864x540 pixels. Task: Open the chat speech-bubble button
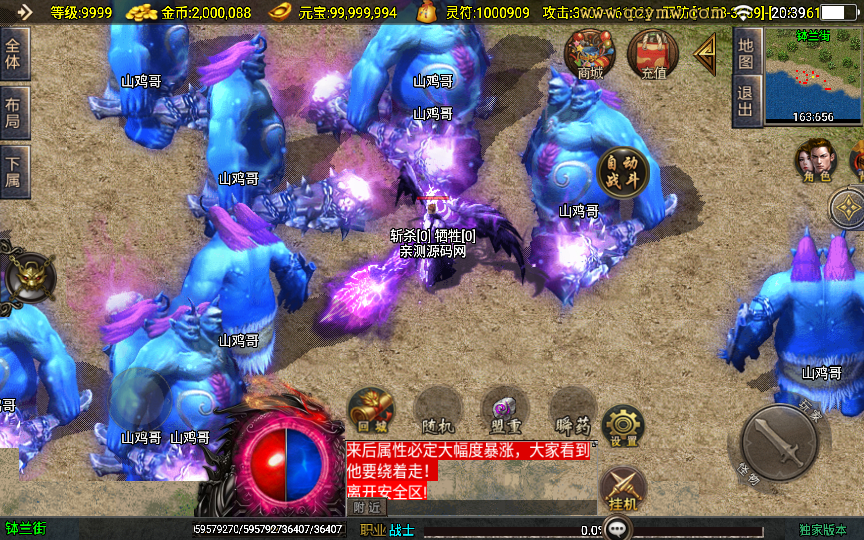pyautogui.click(x=620, y=528)
